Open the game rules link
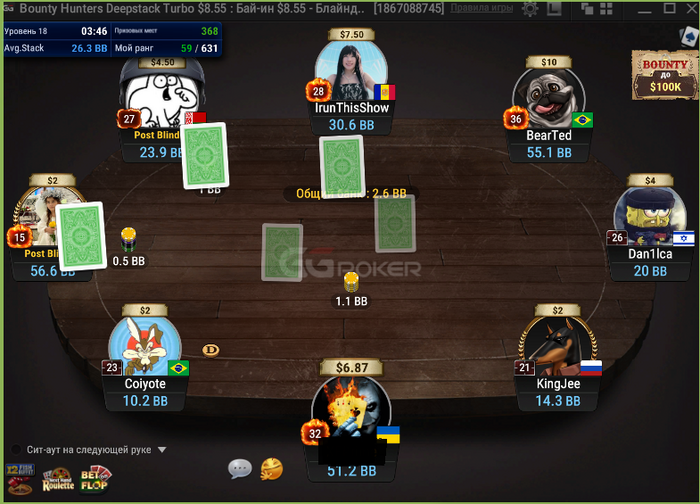700x504 pixels. (481, 8)
